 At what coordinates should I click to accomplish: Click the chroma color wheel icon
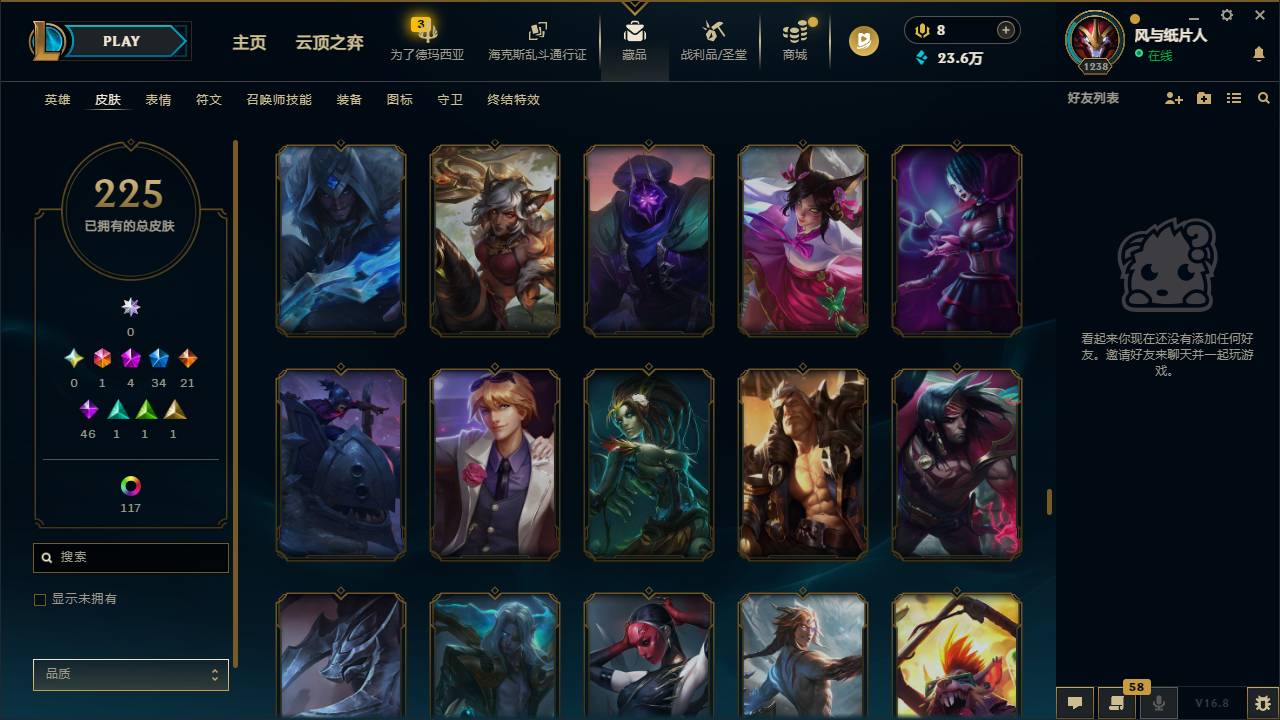(x=129, y=487)
